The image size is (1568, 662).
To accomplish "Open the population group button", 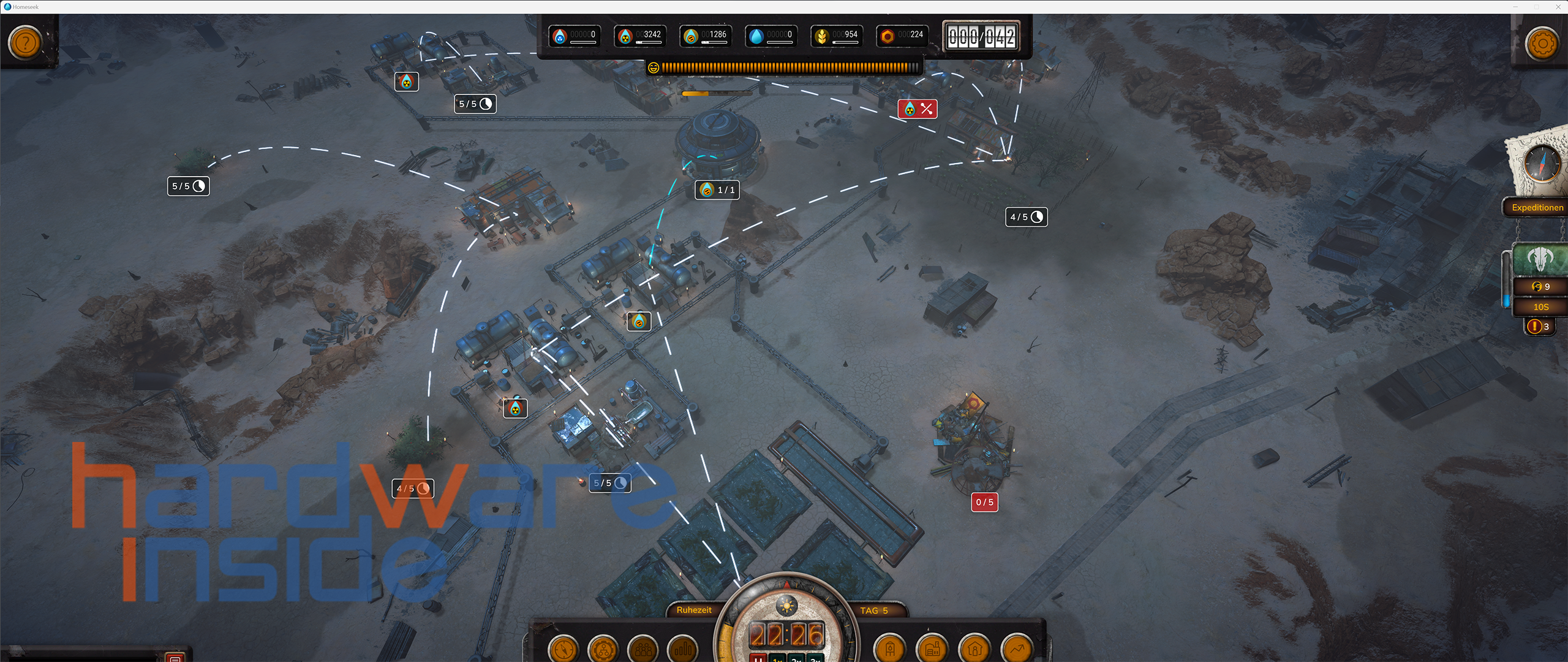I will click(643, 649).
